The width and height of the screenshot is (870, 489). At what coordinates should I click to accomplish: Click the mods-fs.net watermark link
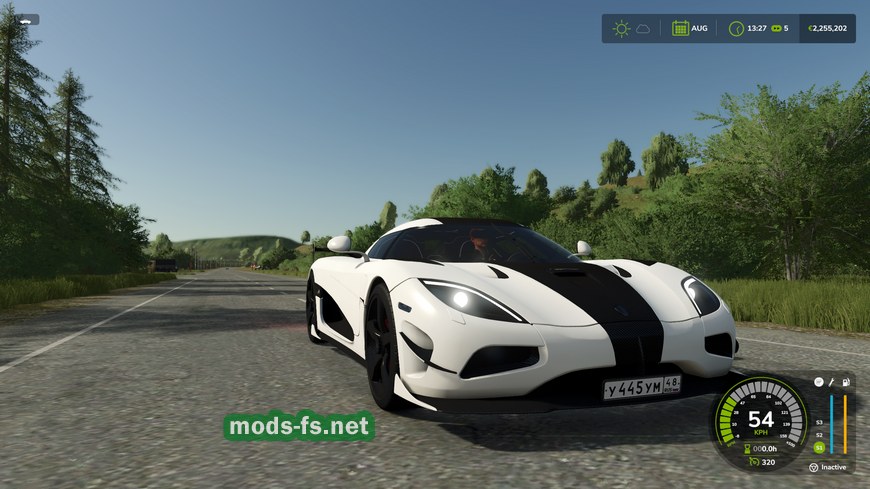[298, 427]
